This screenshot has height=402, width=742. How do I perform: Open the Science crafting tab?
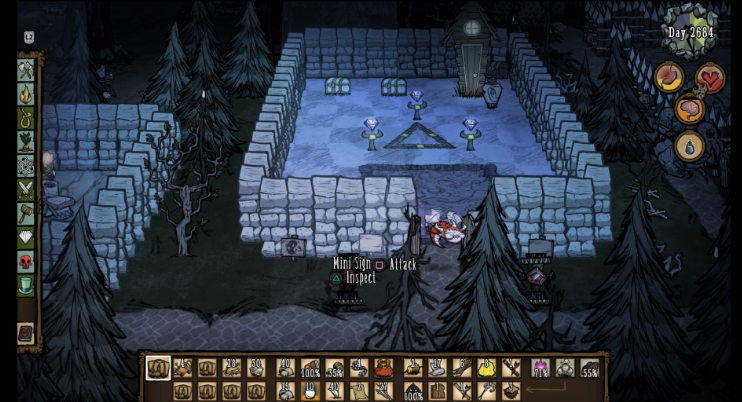(x=26, y=166)
